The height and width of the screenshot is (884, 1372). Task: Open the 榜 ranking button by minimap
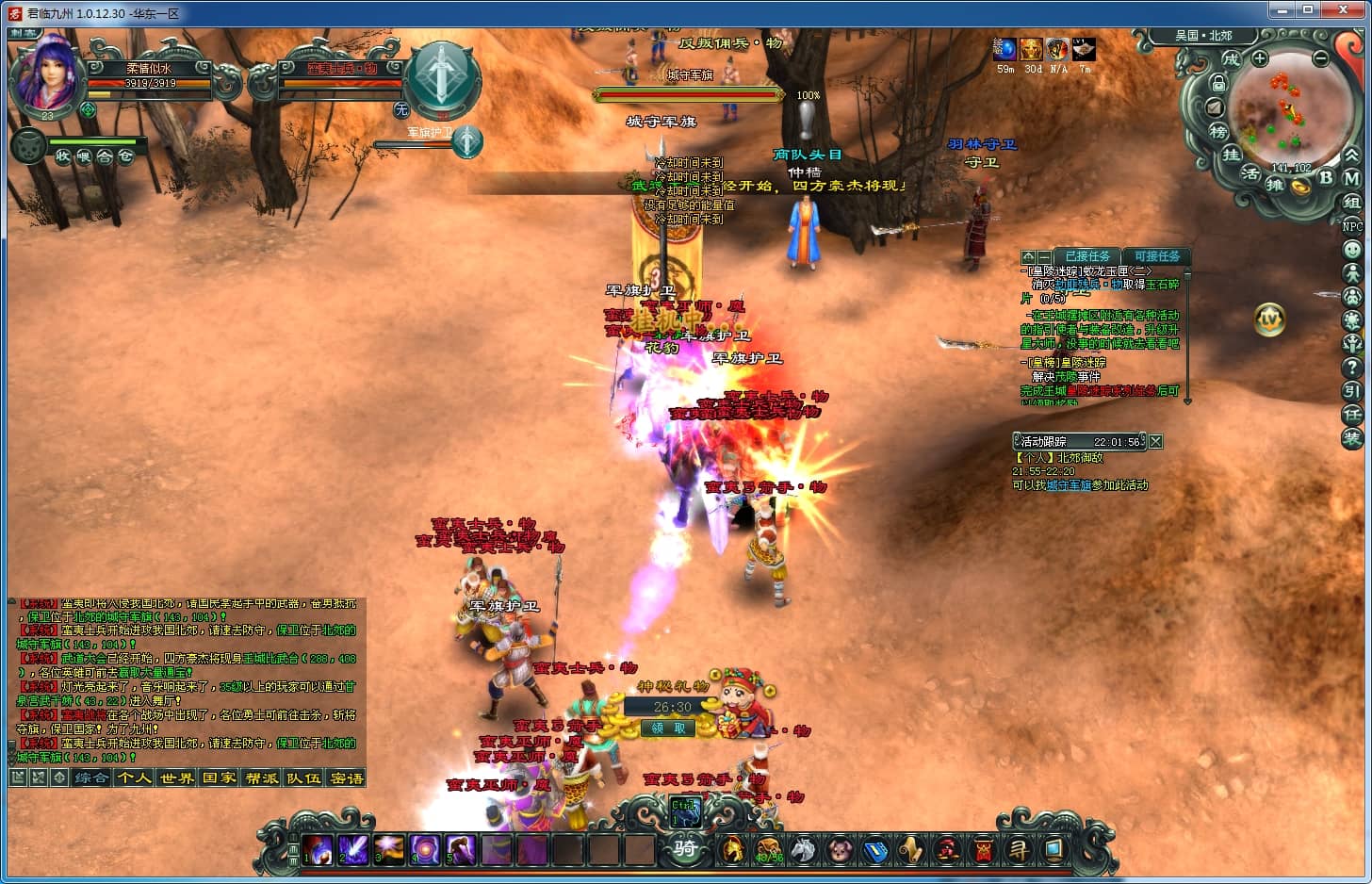pyautogui.click(x=1218, y=131)
